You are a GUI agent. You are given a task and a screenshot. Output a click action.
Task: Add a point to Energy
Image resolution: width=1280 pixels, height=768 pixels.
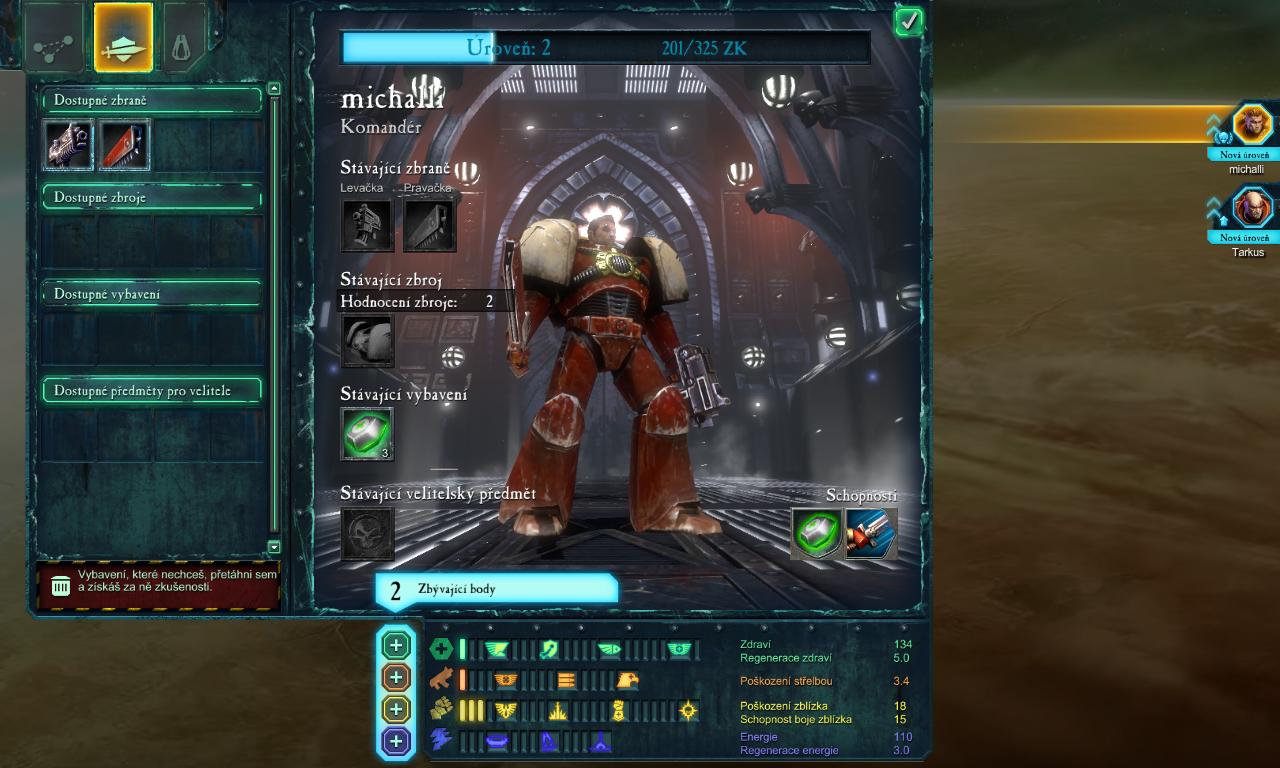click(x=396, y=741)
